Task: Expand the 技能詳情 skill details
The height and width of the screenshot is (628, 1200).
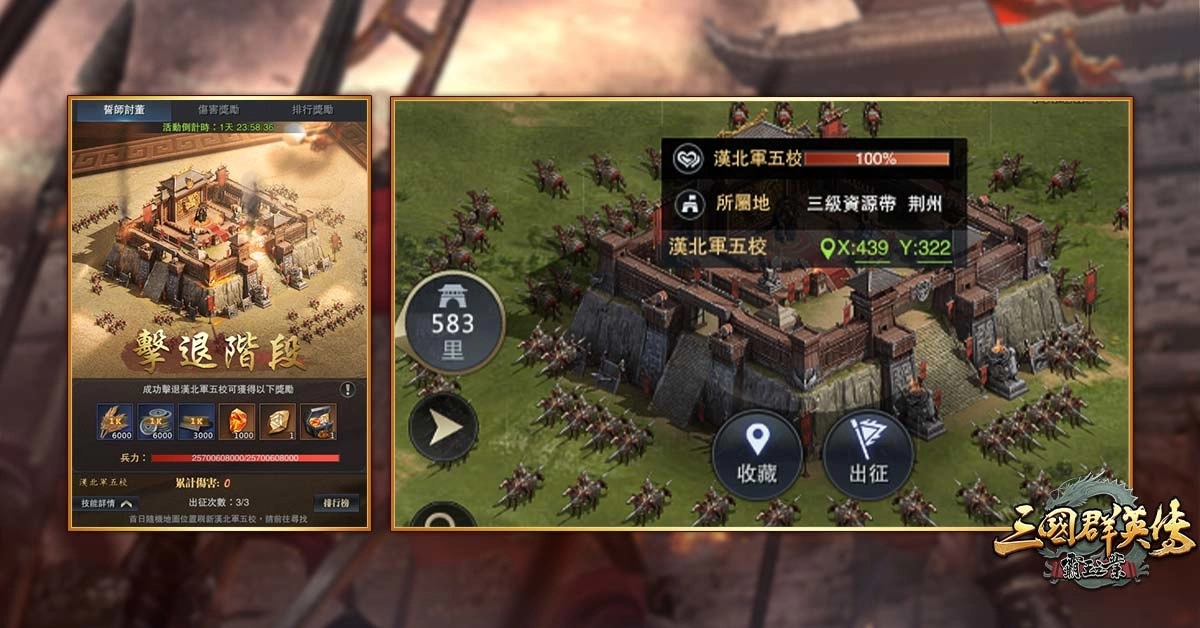Action: 109,502
